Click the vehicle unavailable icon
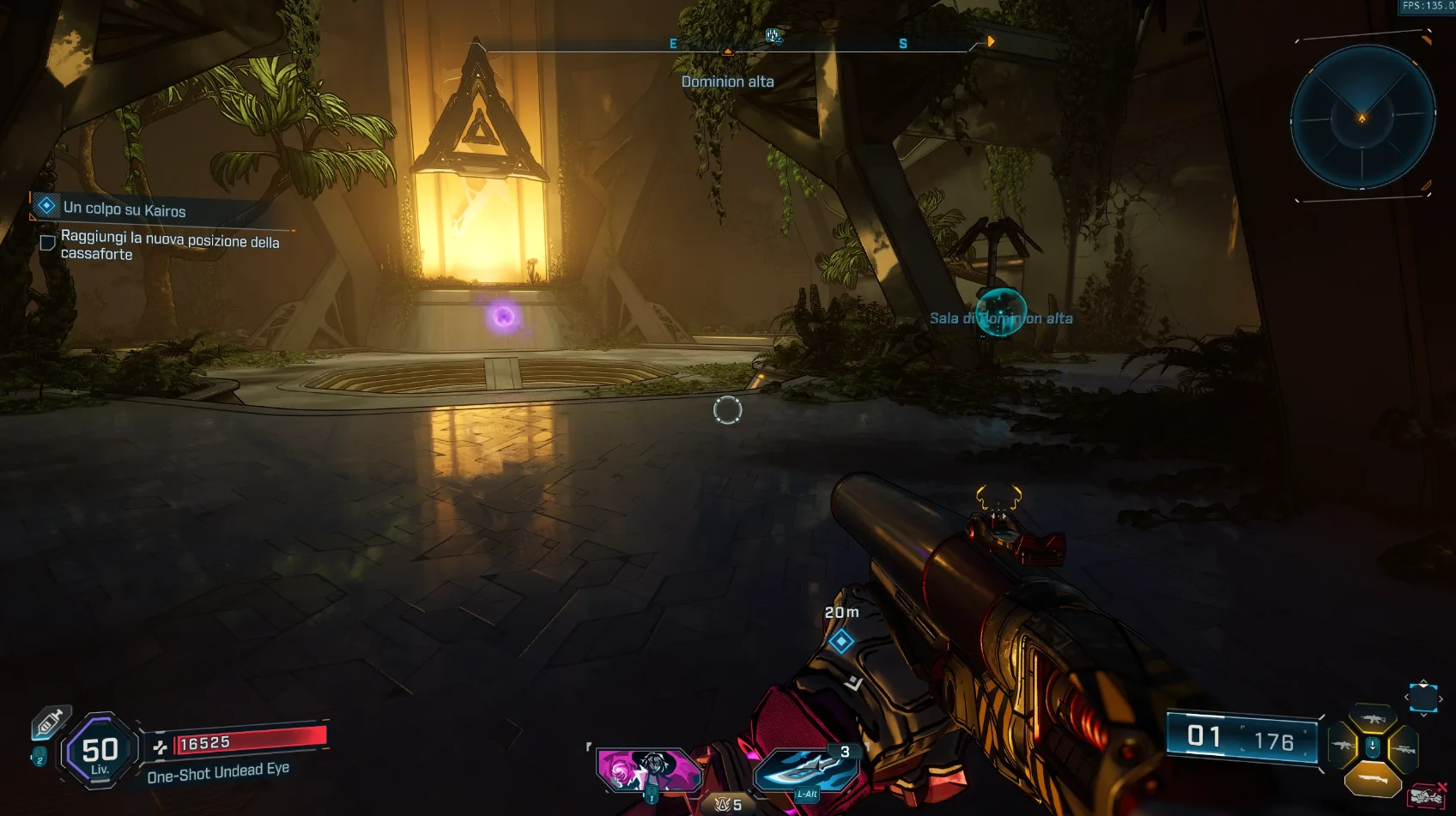1456x816 pixels. 1426,797
